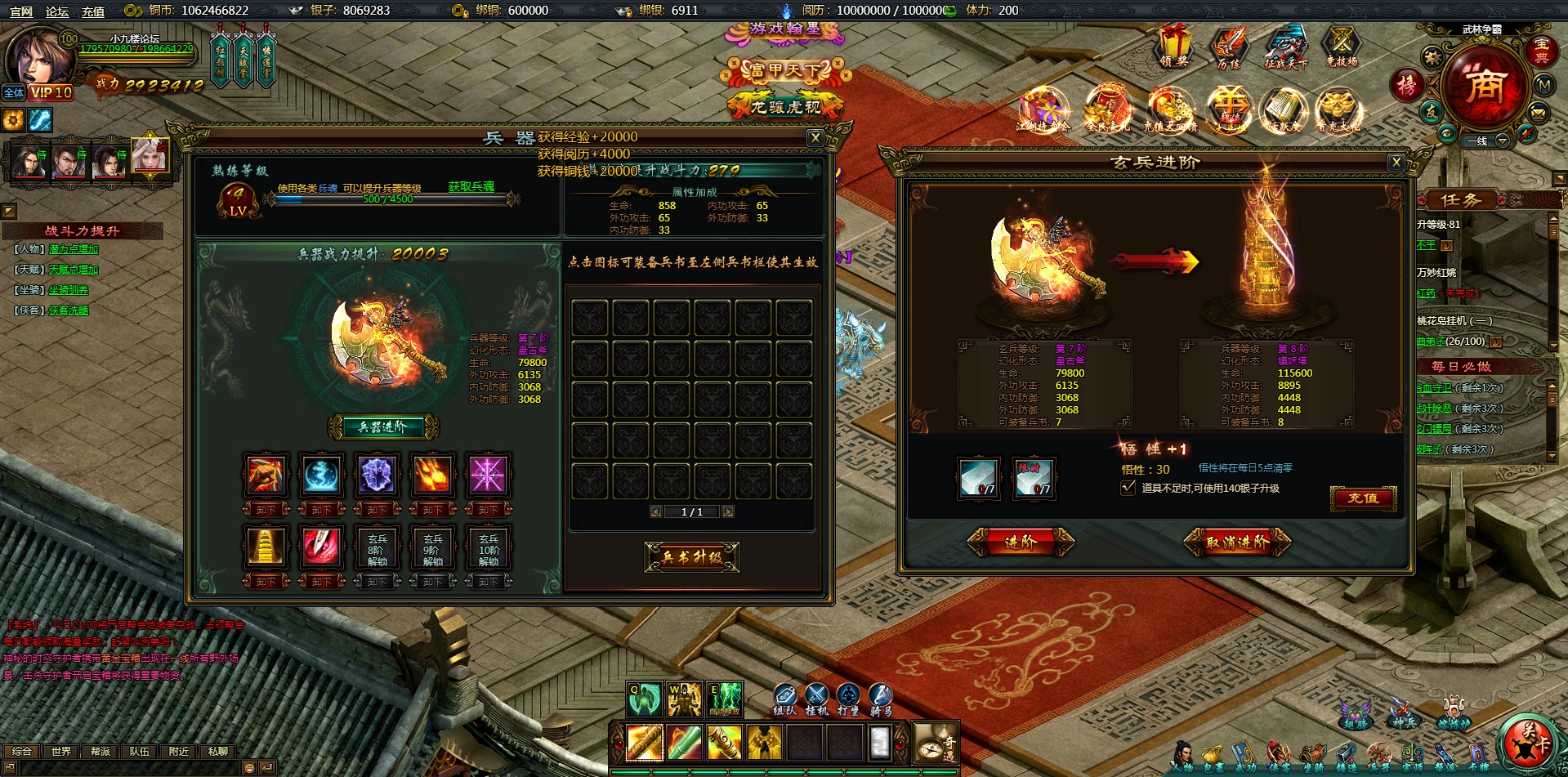Screen dimensions: 1568x777
Task: Click the 潜力点增加 link
Action: pos(74,249)
